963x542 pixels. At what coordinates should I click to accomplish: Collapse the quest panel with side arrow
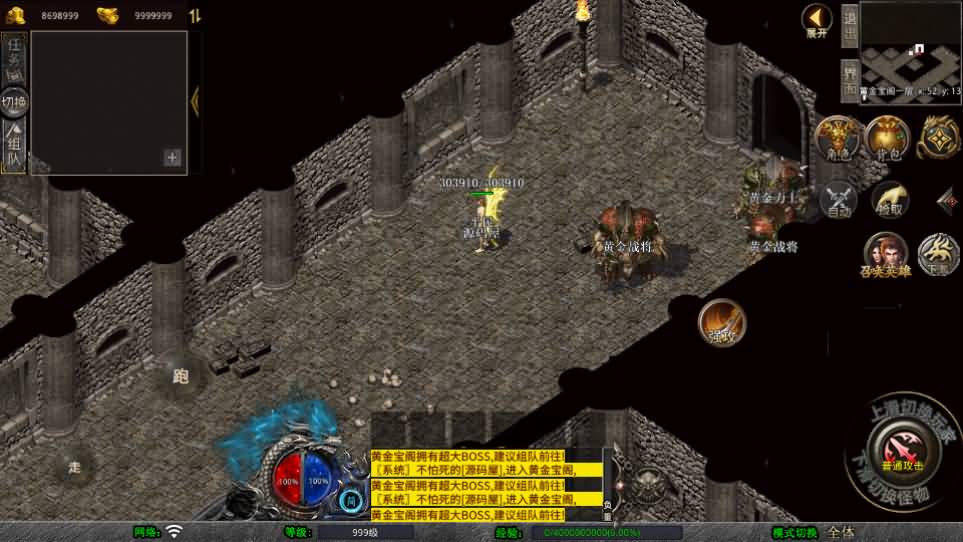coord(195,101)
